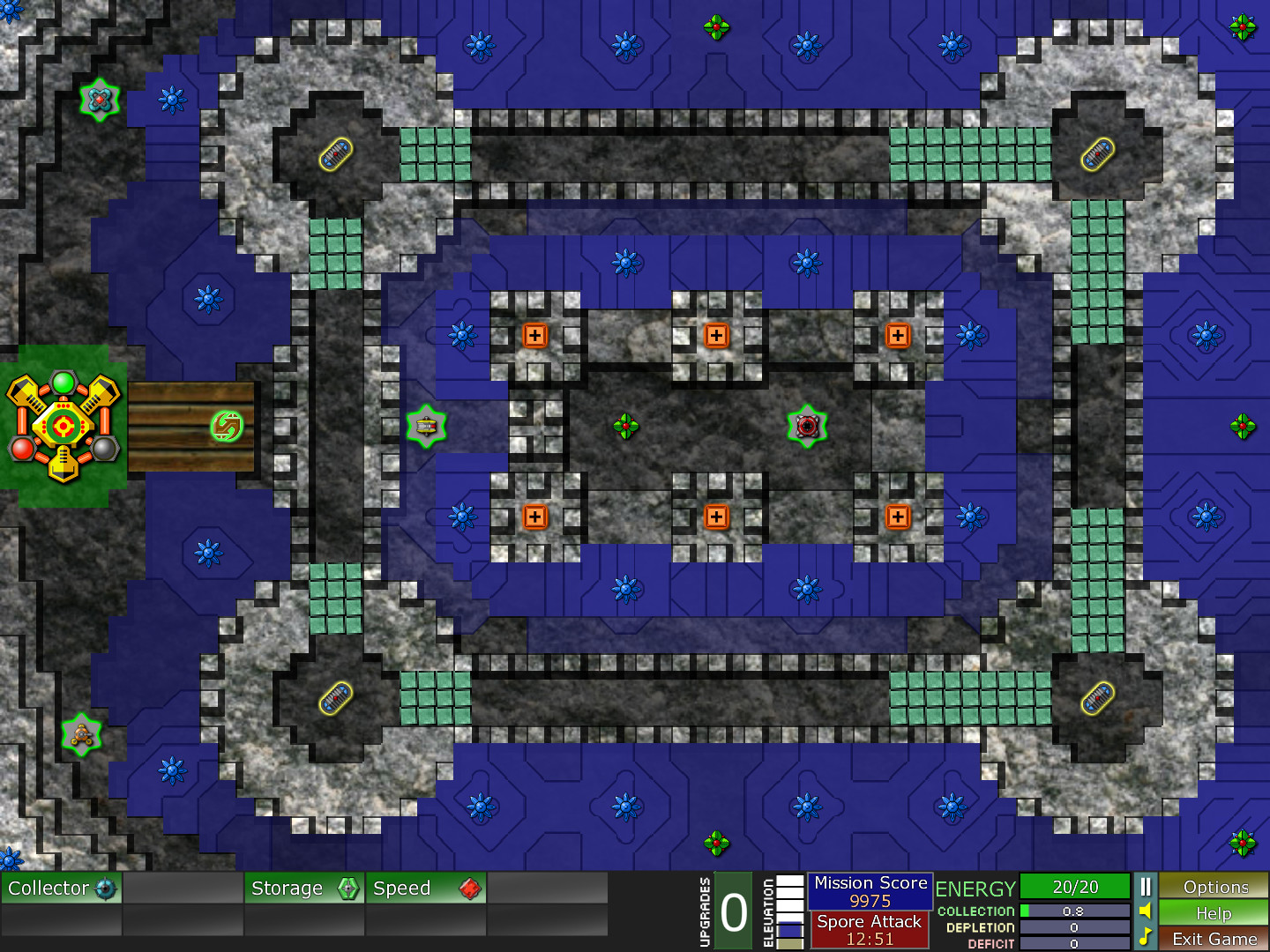Click Odin City base on the left

pyautogui.click(x=62, y=423)
